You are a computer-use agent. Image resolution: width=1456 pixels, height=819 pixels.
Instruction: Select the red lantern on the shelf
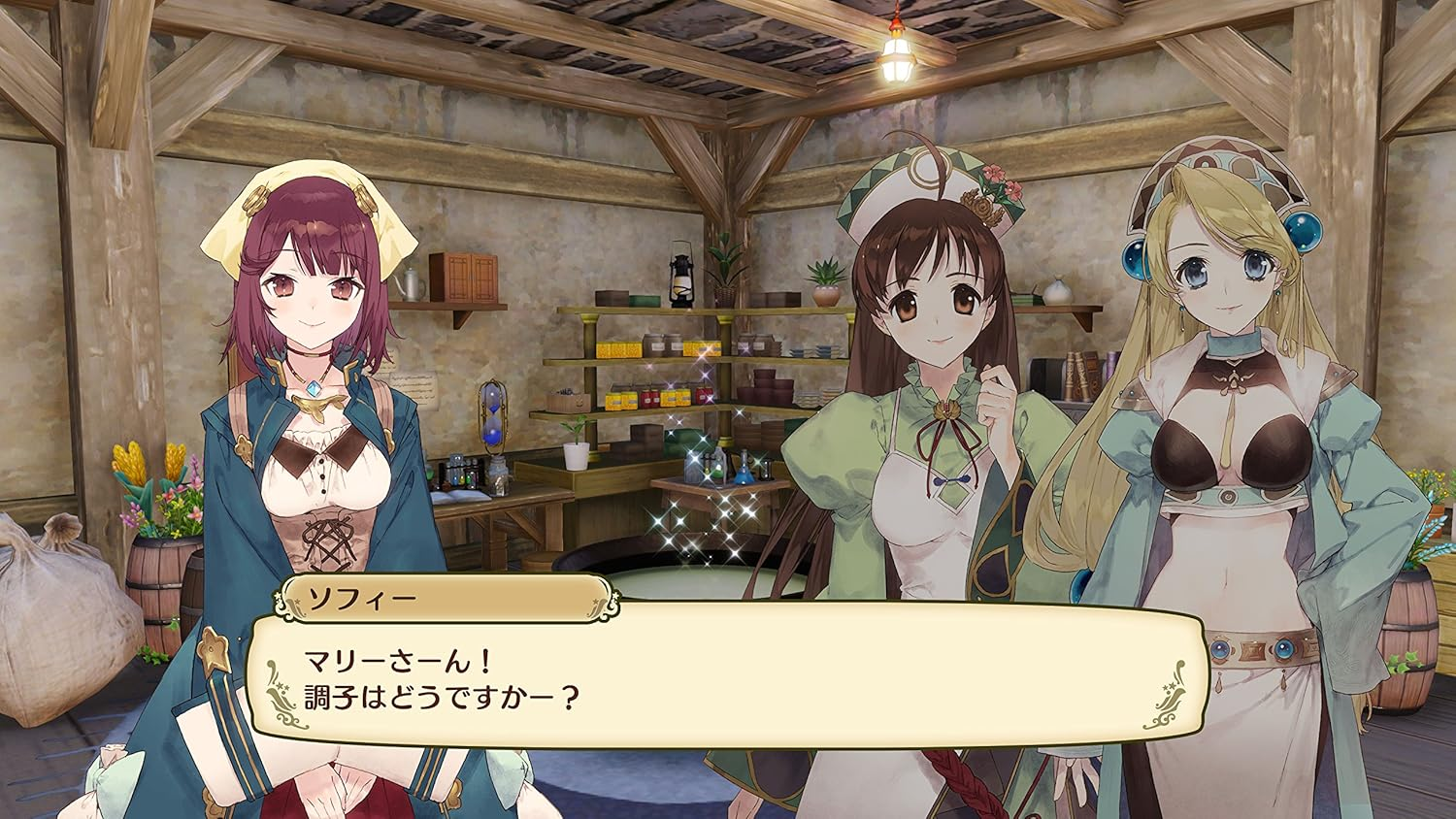[x=681, y=279]
